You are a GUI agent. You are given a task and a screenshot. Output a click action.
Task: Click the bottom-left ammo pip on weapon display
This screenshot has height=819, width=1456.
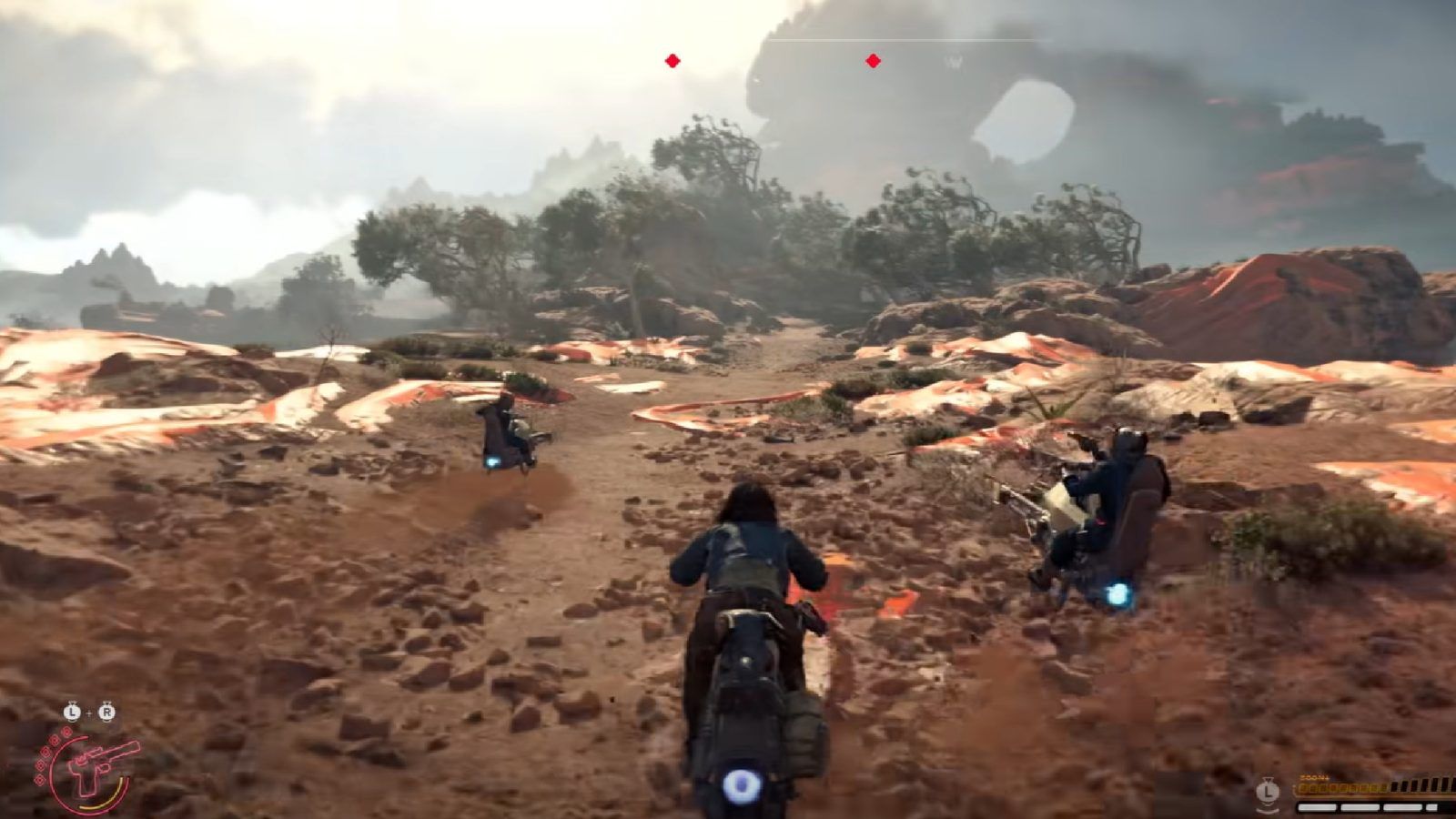pos(38,779)
